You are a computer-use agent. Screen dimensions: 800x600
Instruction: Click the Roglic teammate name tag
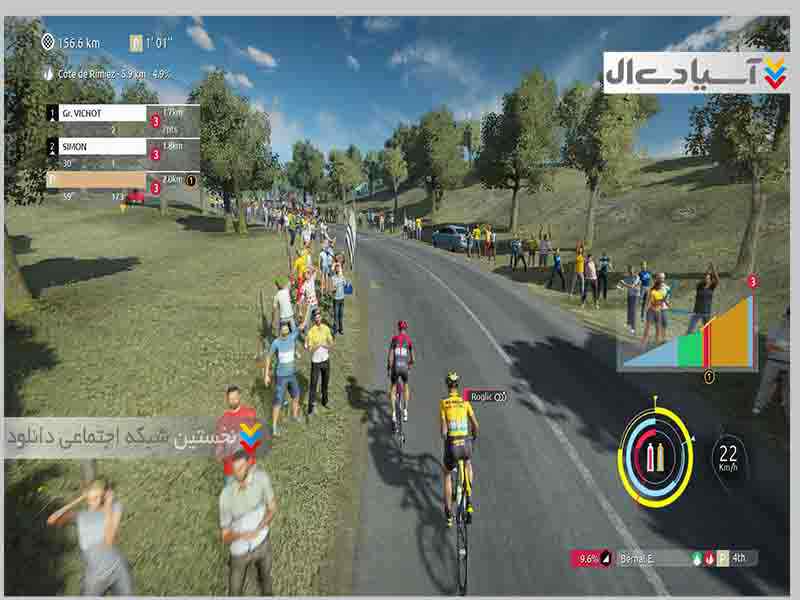coord(488,396)
